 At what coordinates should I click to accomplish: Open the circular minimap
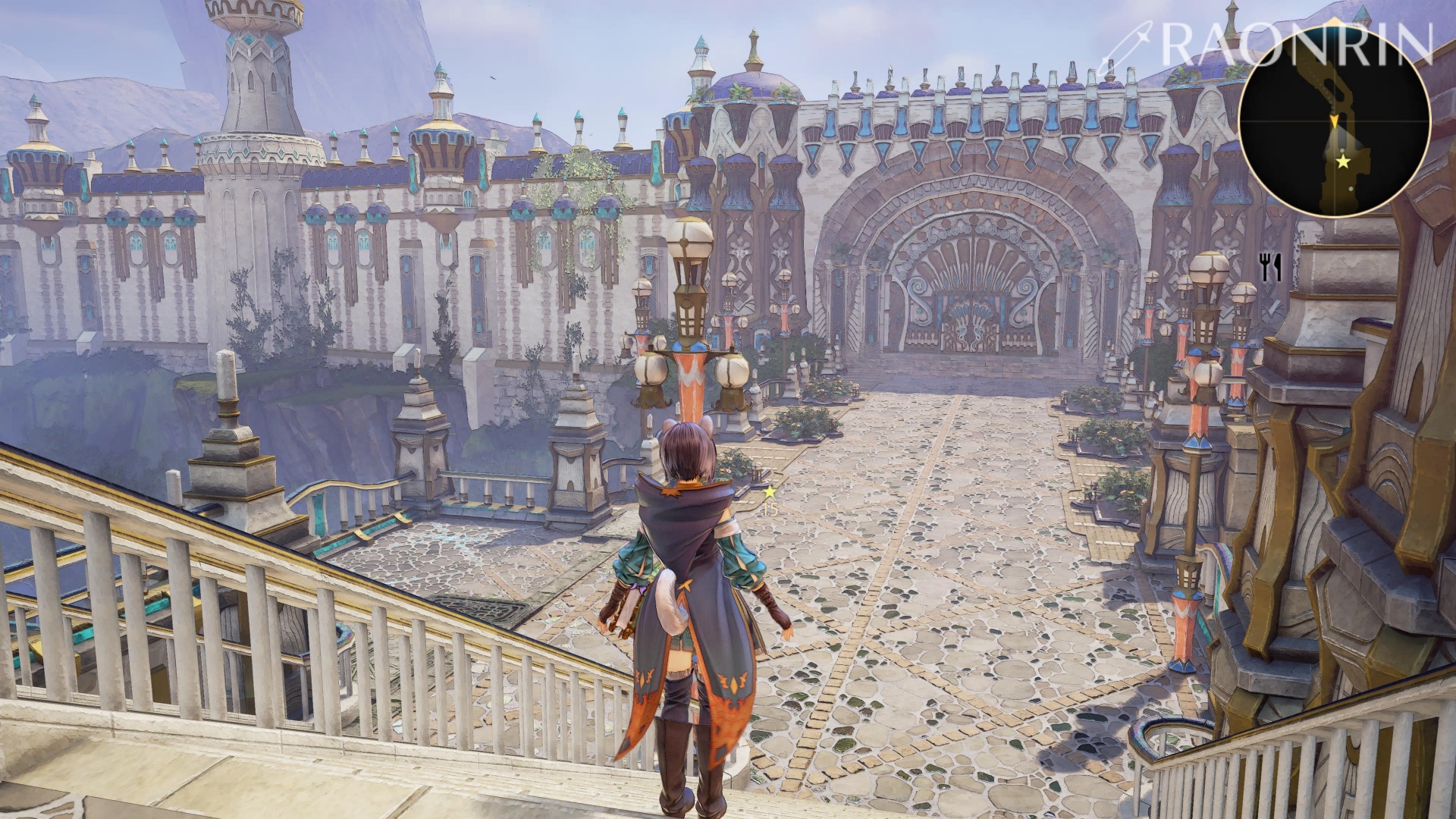click(x=1334, y=121)
